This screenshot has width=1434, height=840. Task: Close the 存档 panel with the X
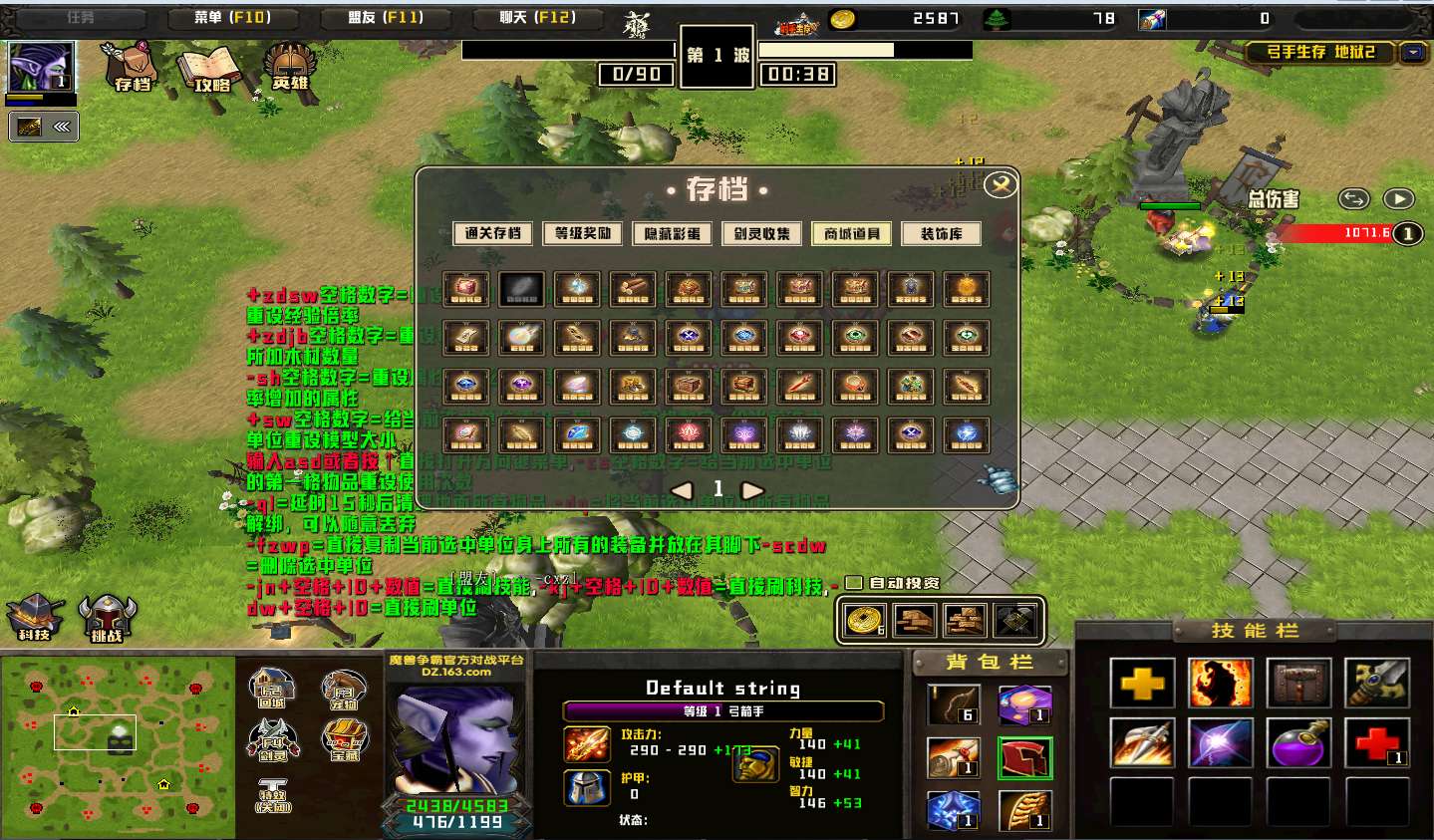(x=1000, y=184)
